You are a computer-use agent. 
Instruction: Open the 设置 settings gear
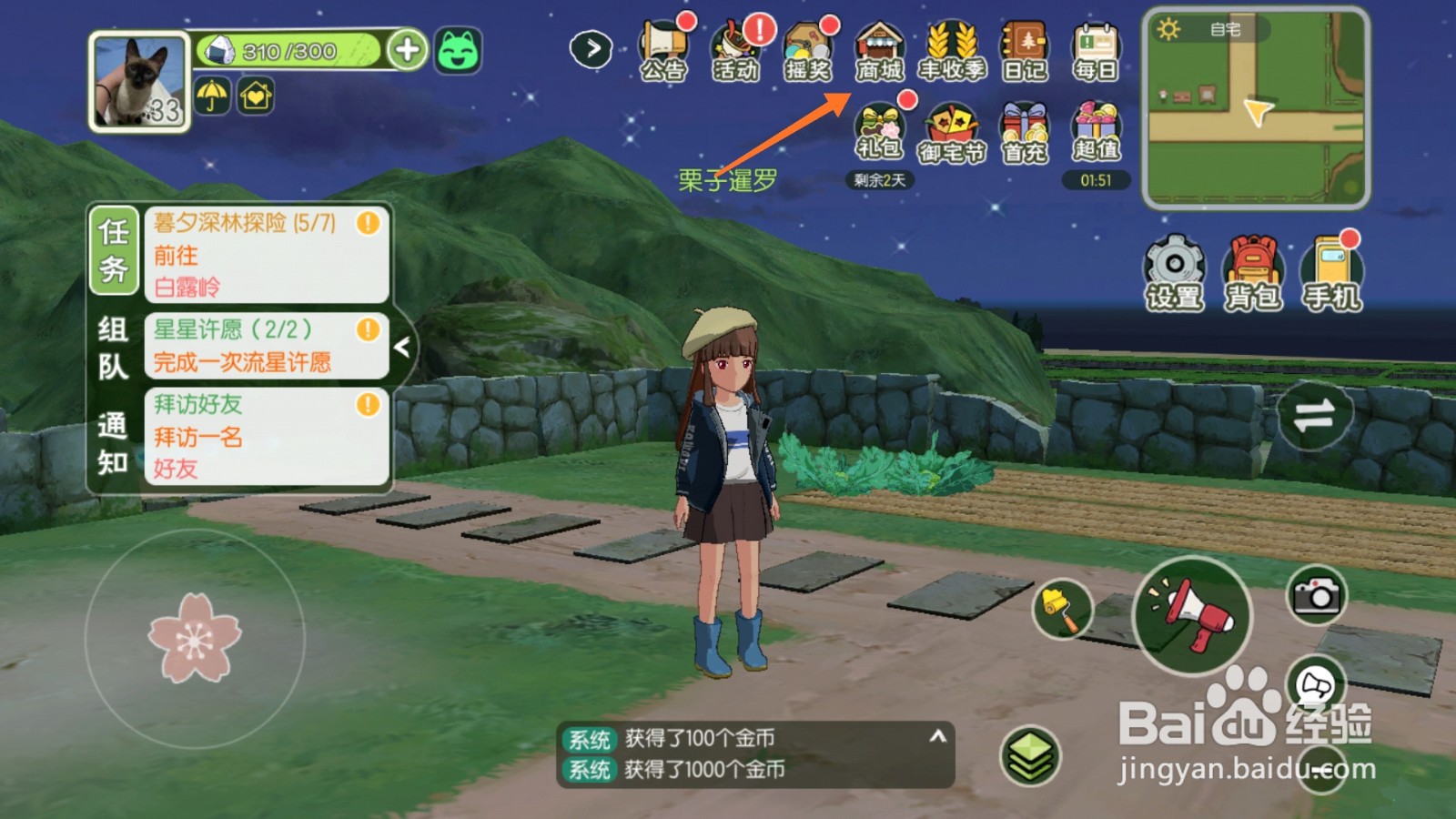click(1174, 273)
